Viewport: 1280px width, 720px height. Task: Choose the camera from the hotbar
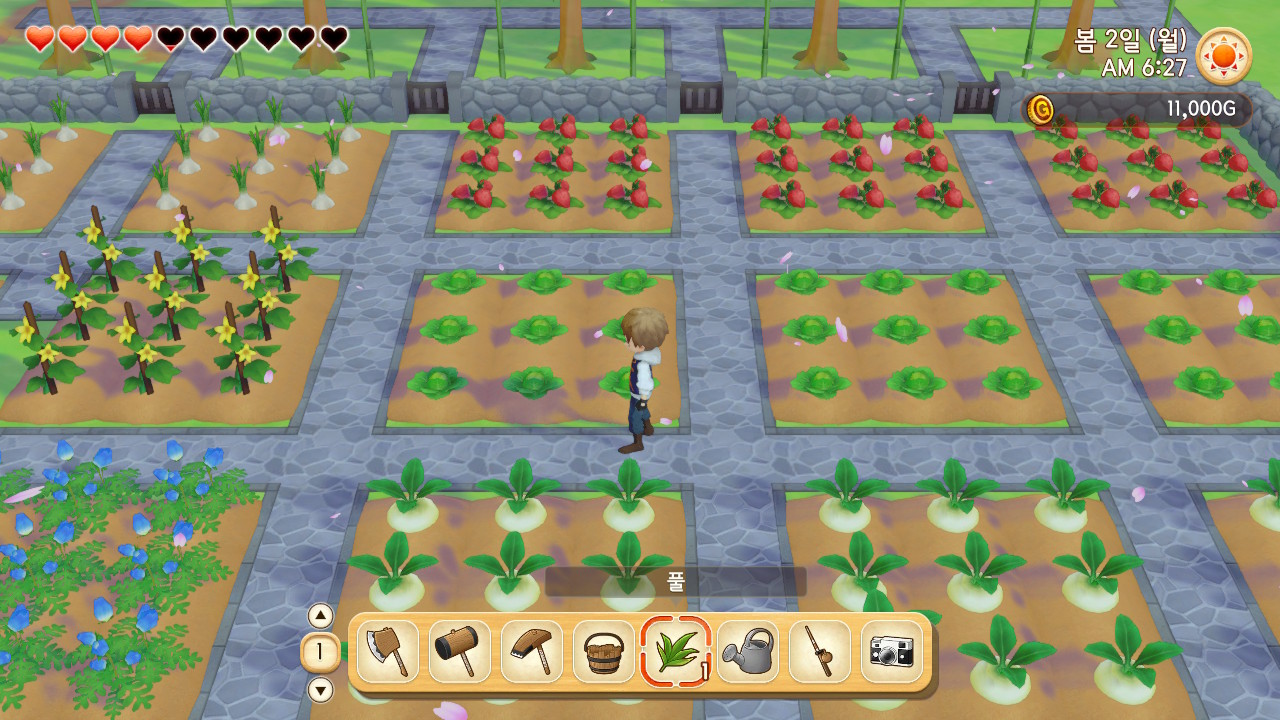click(892, 652)
